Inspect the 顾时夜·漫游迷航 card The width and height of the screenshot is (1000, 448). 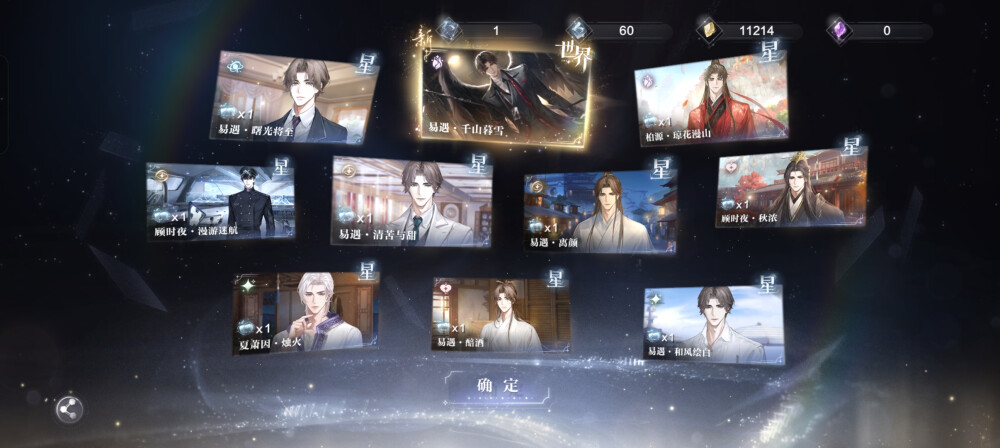(x=221, y=201)
